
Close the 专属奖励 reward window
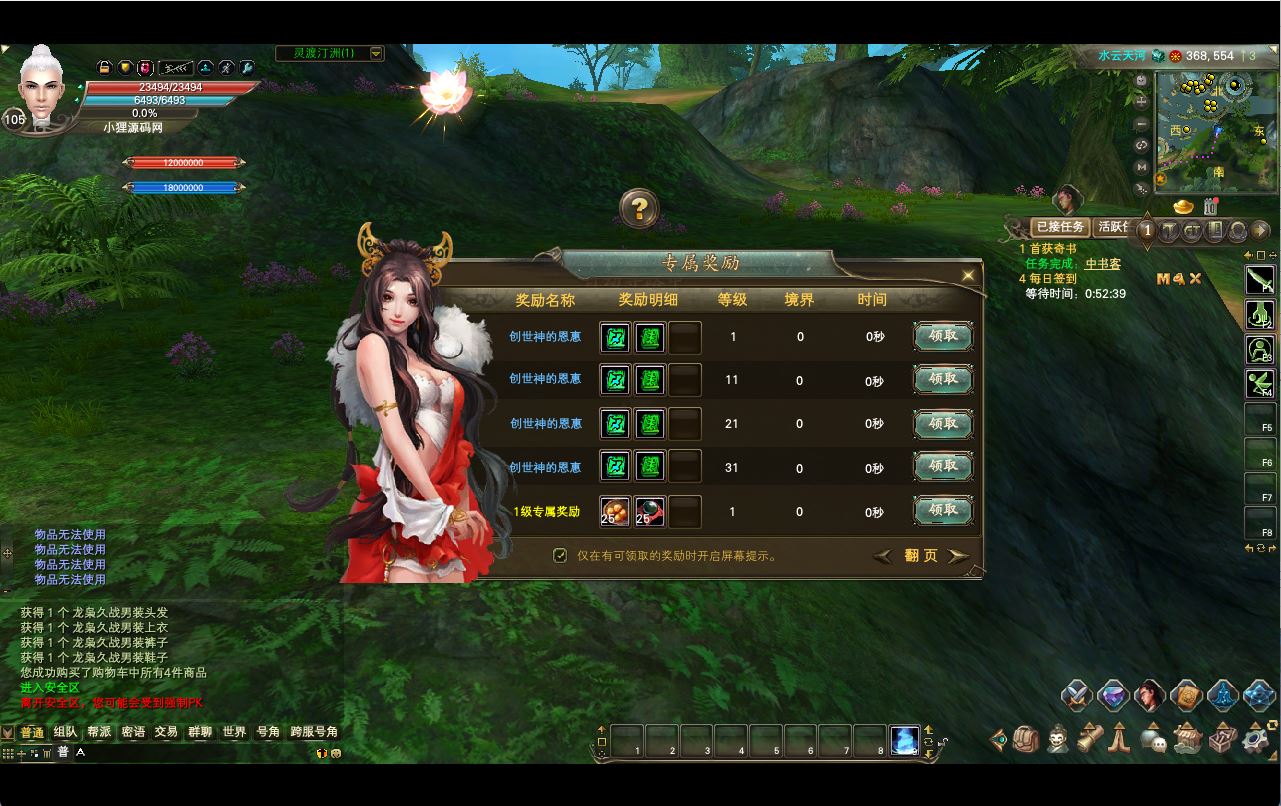tap(967, 276)
